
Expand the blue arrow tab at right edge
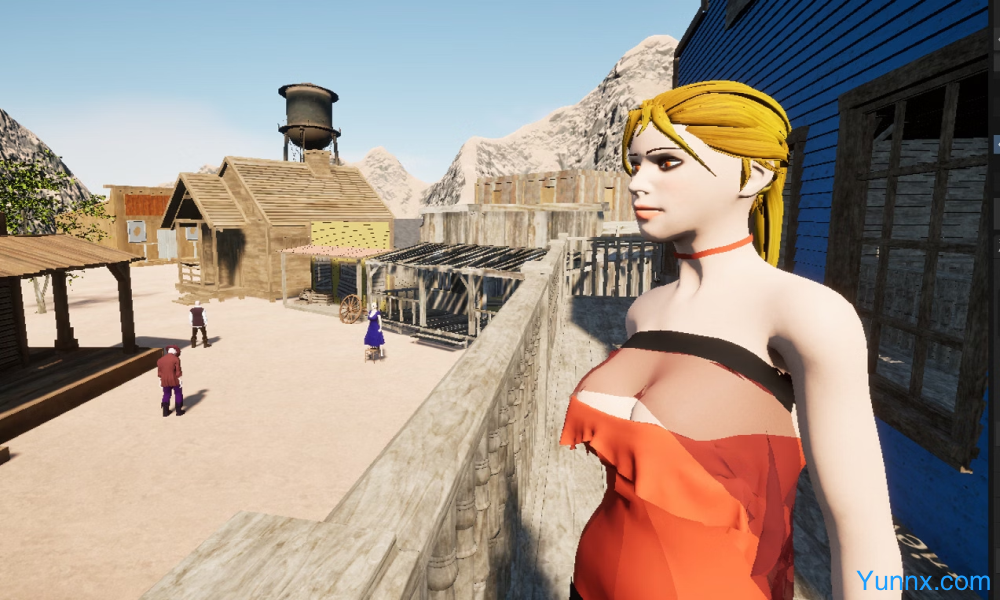click(x=996, y=146)
